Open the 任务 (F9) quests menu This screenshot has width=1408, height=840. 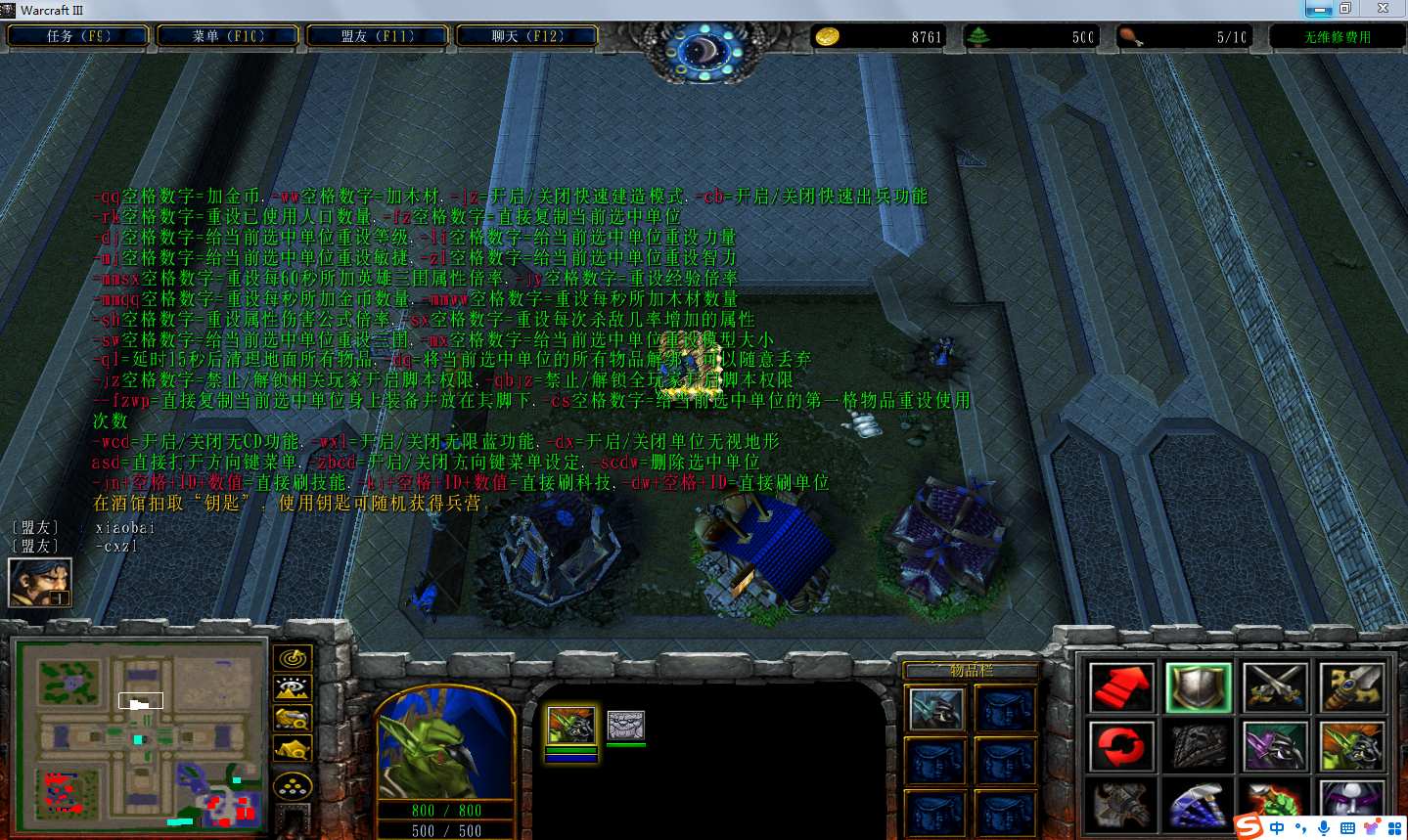pos(78,36)
